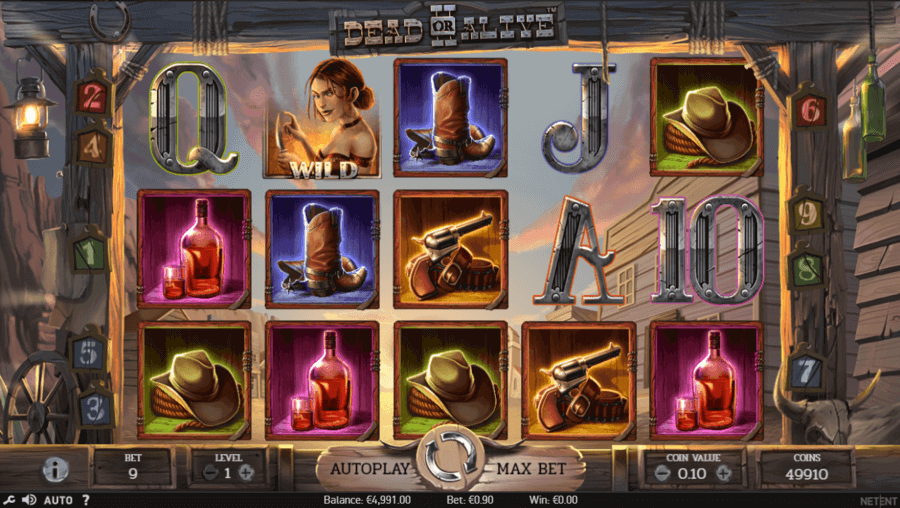Place the Max Bet
The height and width of the screenshot is (508, 900).
(525, 468)
